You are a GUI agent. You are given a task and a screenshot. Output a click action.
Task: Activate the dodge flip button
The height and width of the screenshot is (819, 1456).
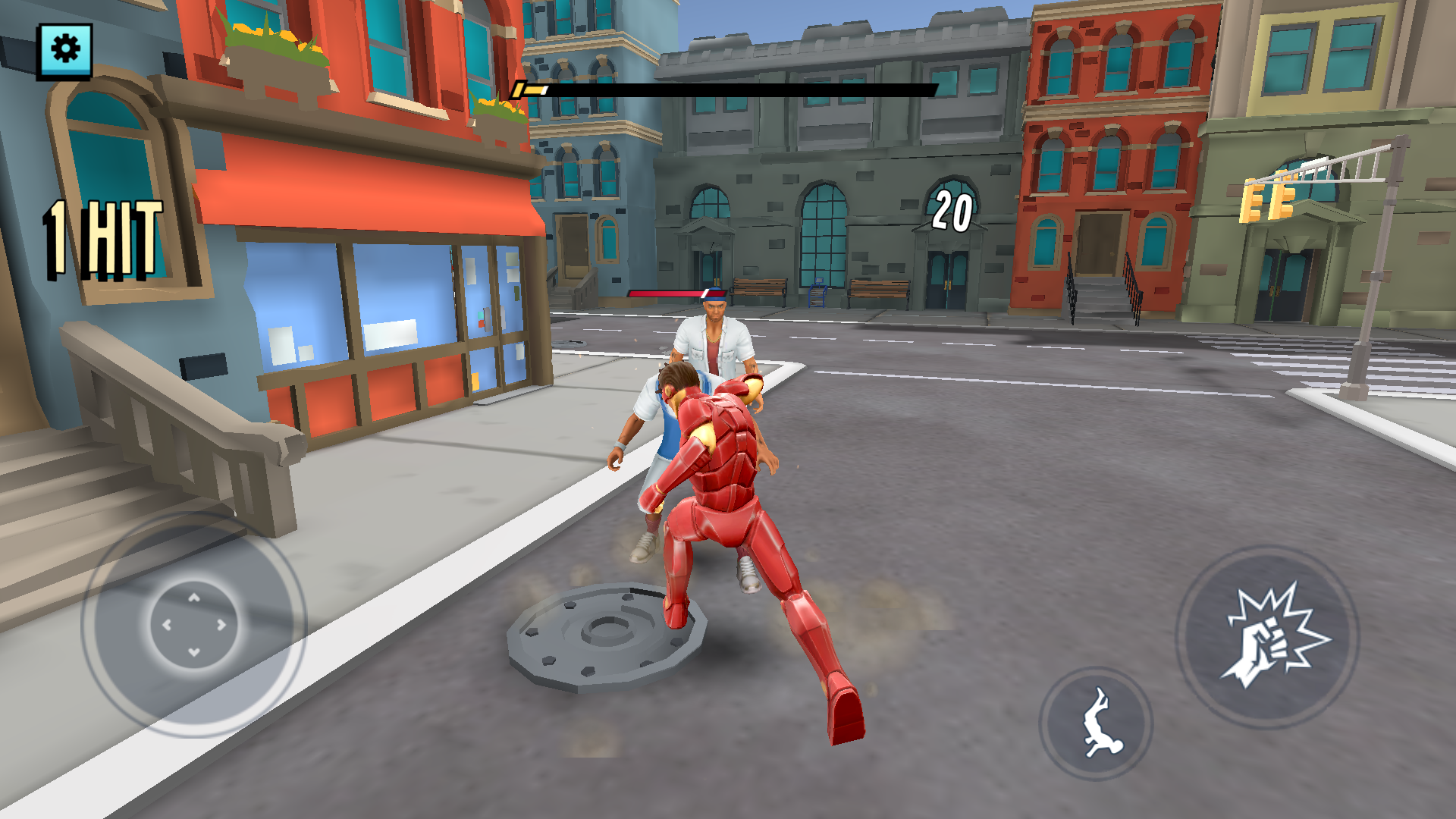(x=1097, y=723)
